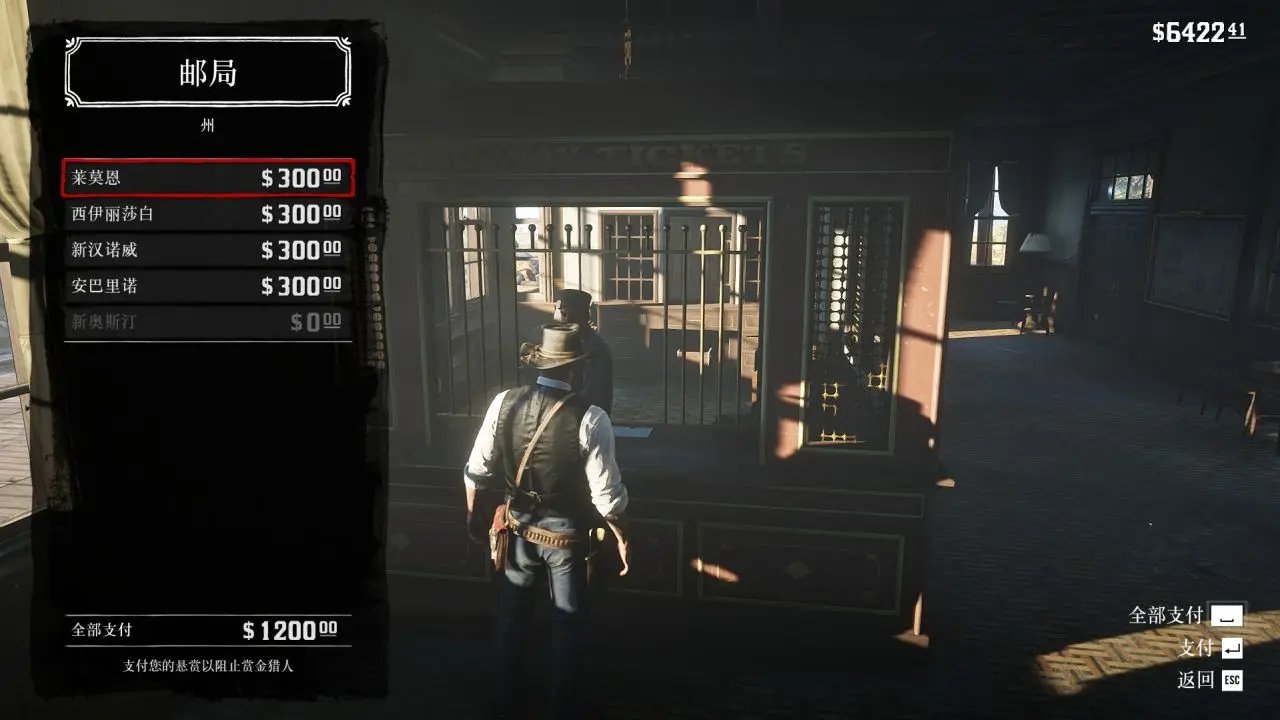Pick the 新汉诺威 bounty row
Image resolution: width=1280 pixels, height=720 pixels.
(x=208, y=250)
